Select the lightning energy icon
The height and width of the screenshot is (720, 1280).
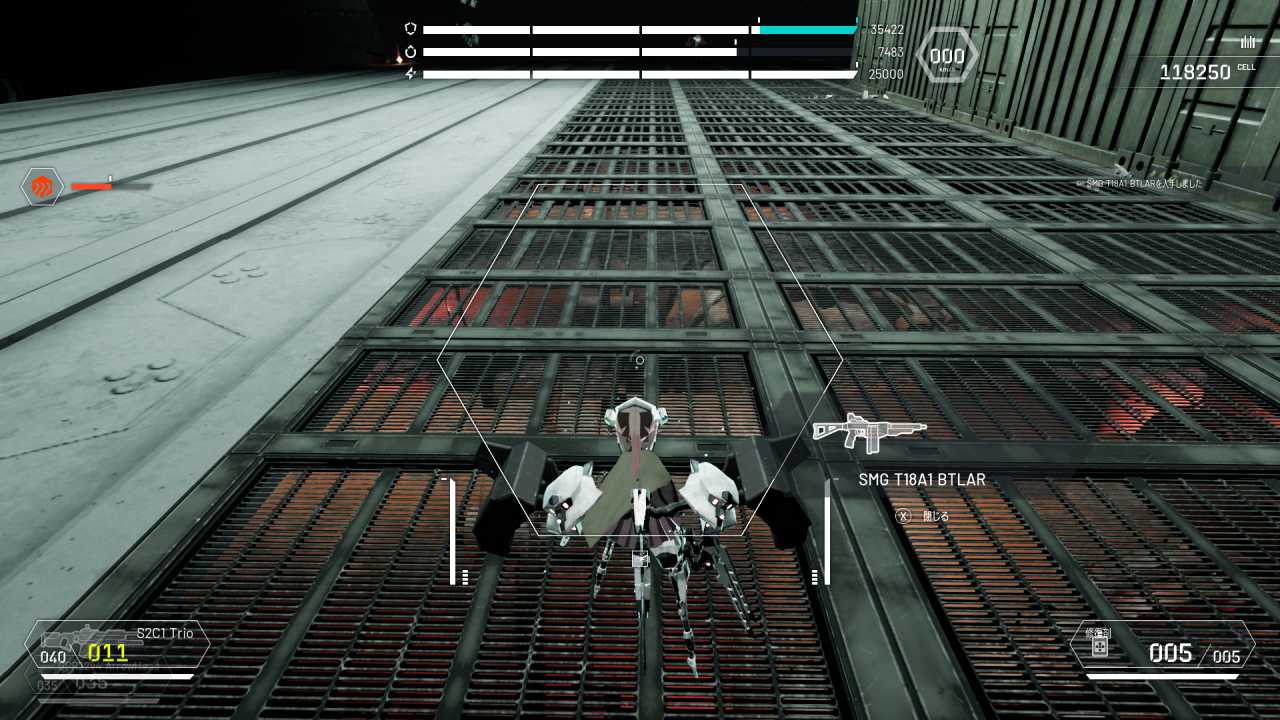pyautogui.click(x=410, y=73)
